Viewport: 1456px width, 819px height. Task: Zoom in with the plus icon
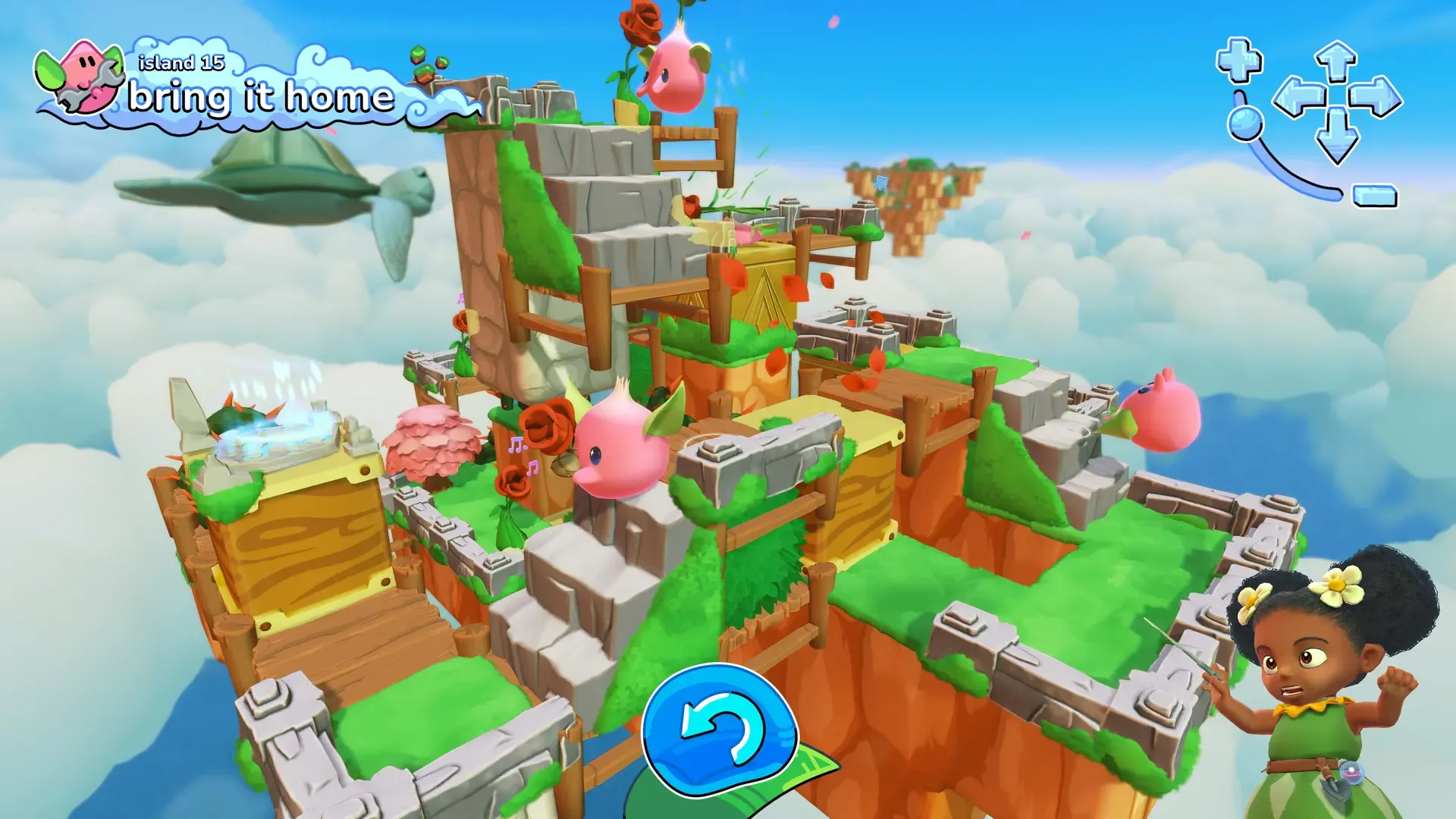pyautogui.click(x=1238, y=58)
